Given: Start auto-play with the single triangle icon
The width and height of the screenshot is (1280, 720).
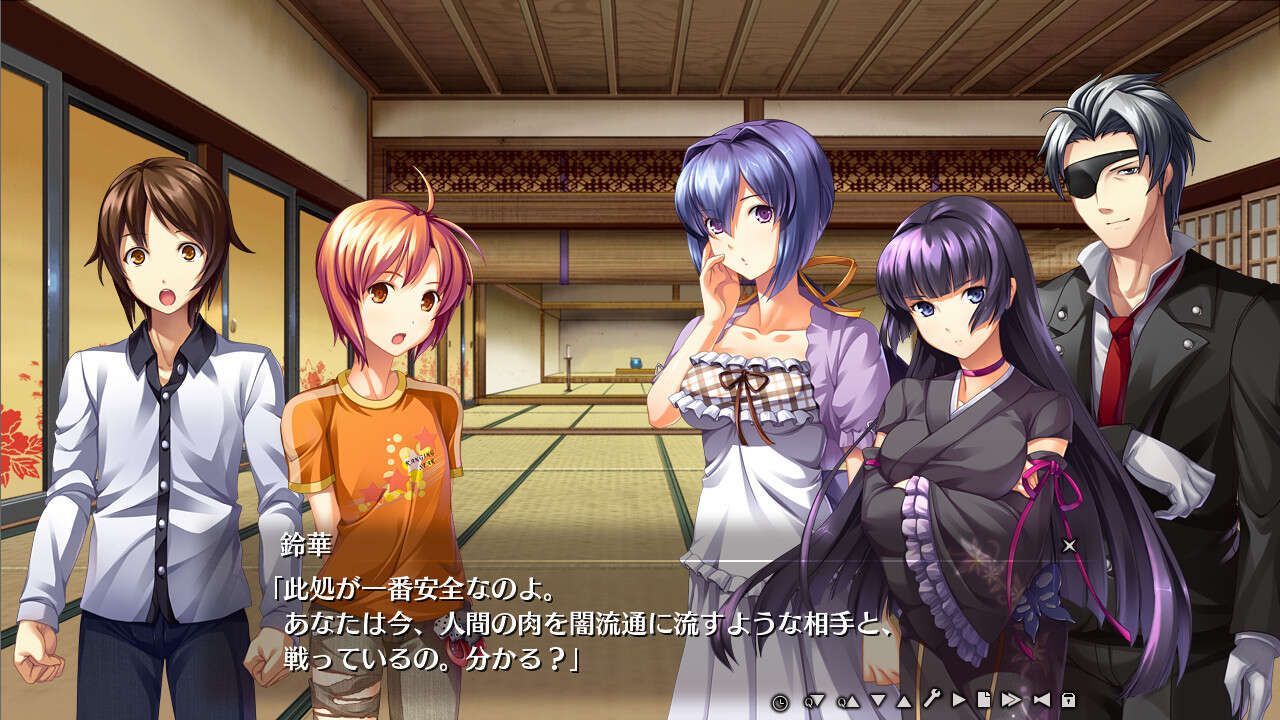Looking at the screenshot, I should [959, 700].
